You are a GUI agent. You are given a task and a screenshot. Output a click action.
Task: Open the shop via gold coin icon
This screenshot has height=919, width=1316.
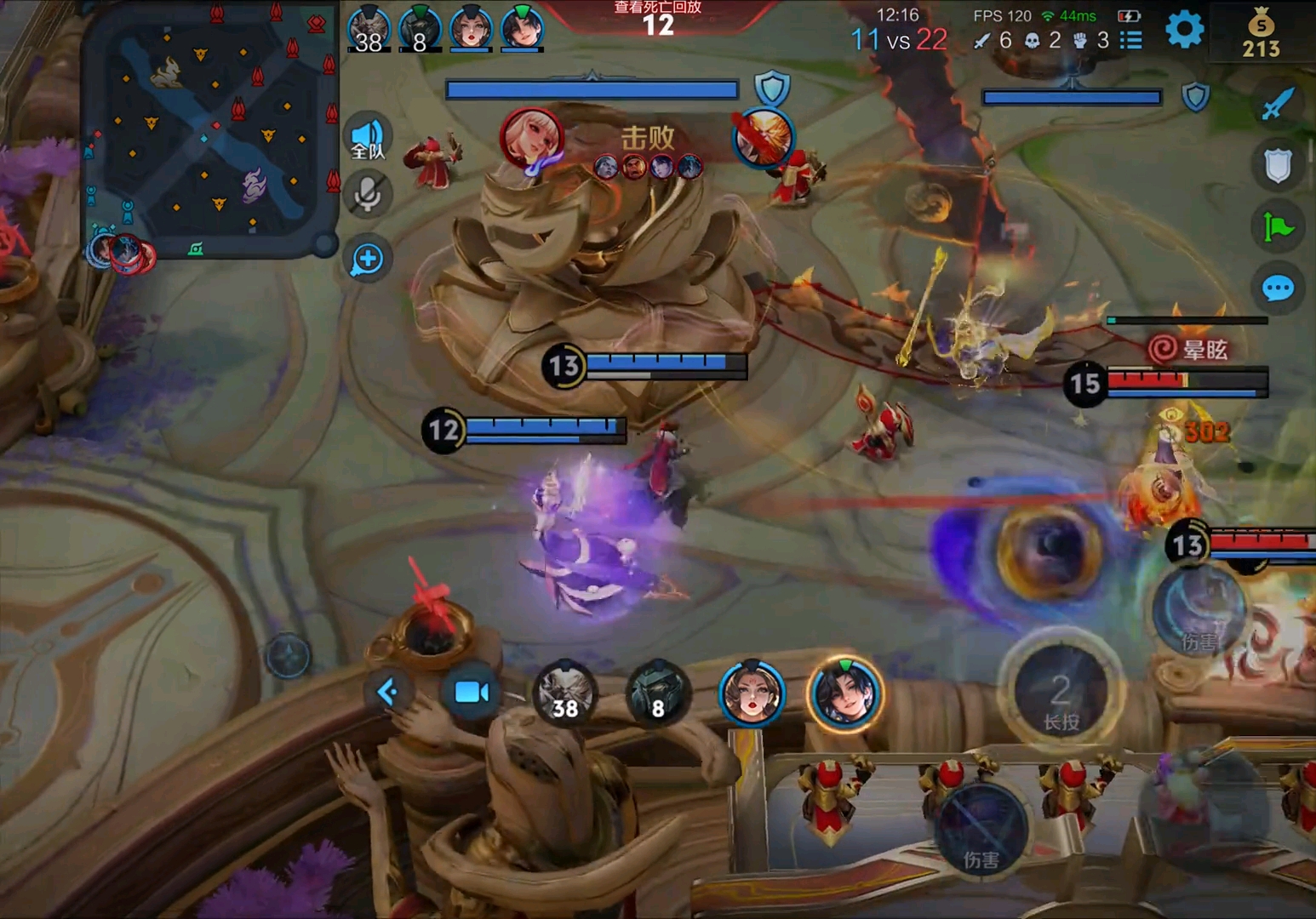point(1261,34)
